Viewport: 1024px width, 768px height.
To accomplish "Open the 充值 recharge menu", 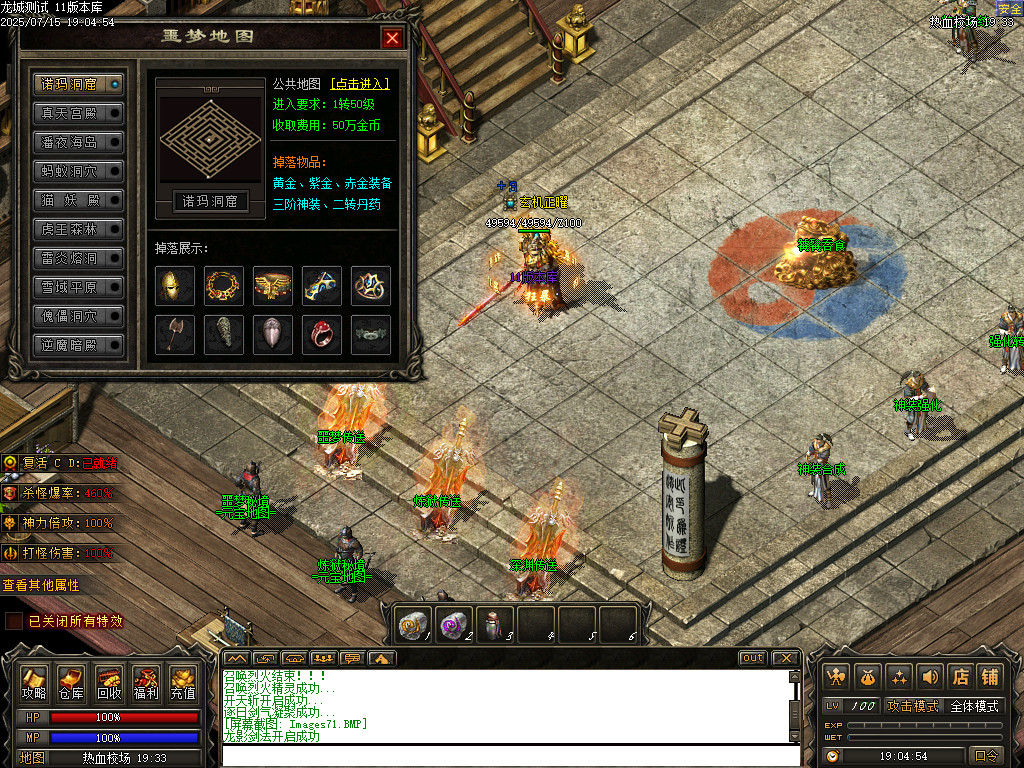I will [x=183, y=682].
